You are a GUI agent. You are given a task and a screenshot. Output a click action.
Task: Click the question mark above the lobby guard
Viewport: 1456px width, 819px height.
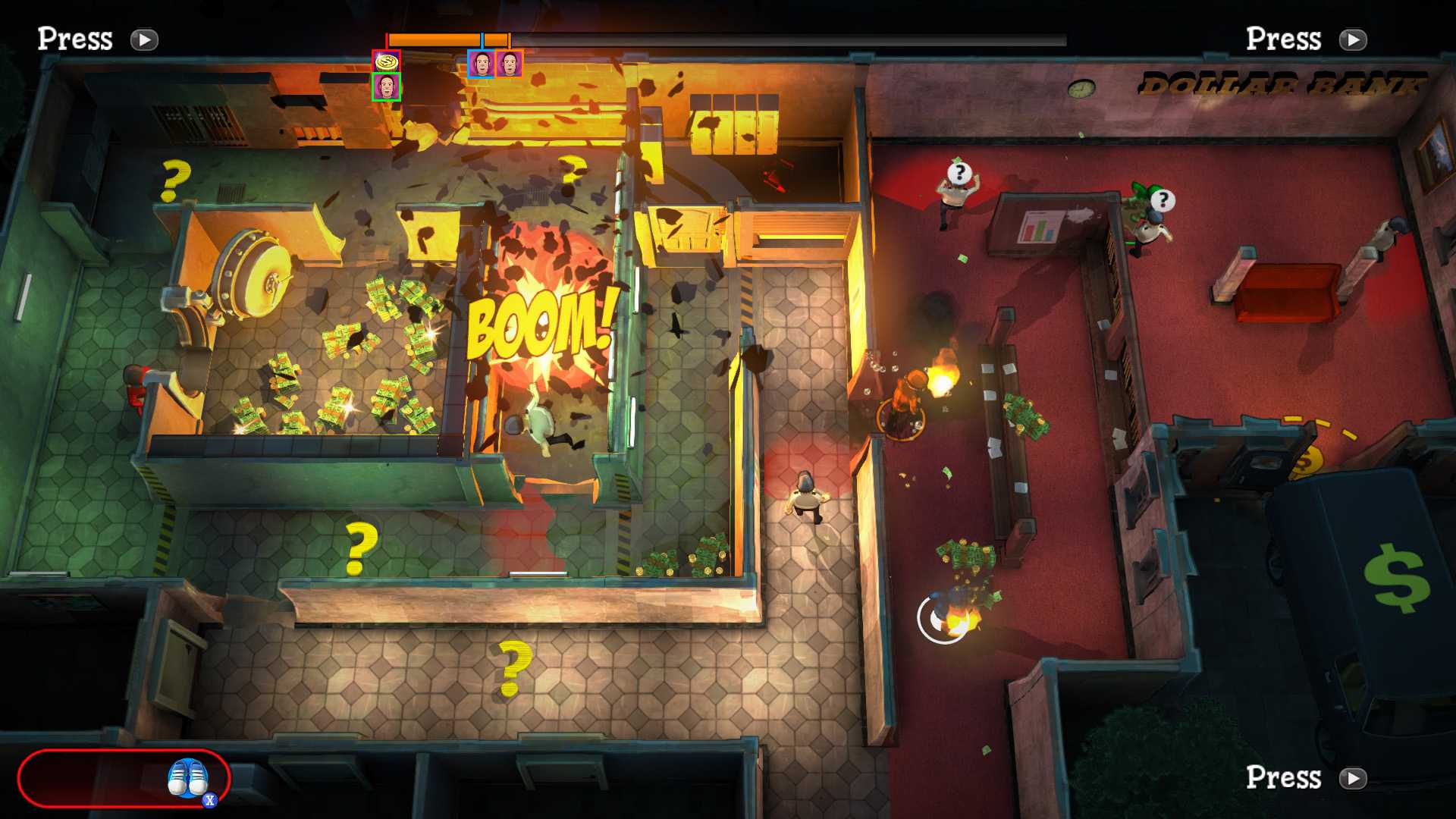point(959,171)
